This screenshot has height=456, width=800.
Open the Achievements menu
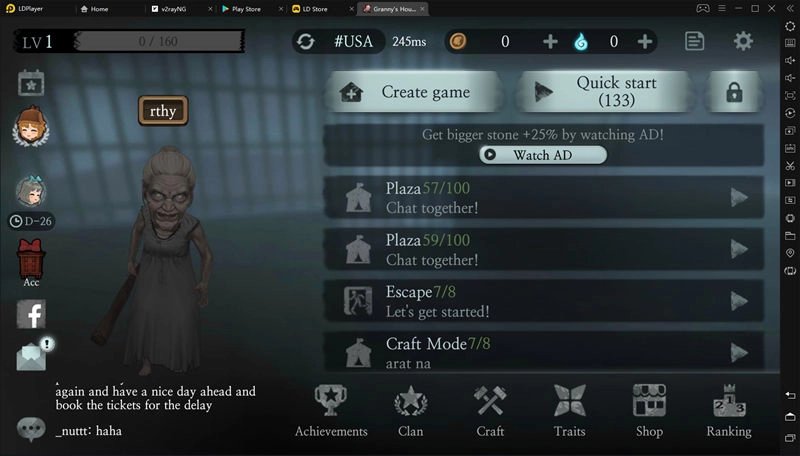coord(331,411)
